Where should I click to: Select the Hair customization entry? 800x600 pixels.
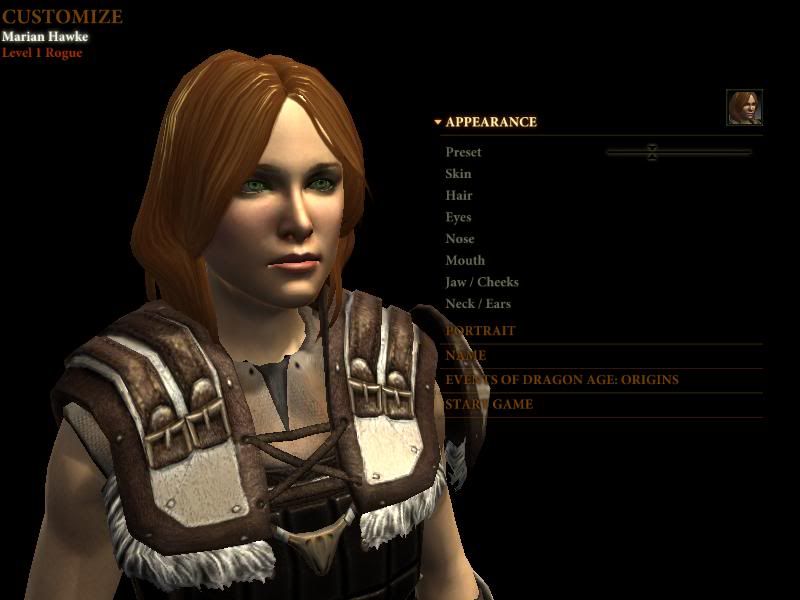pos(459,196)
